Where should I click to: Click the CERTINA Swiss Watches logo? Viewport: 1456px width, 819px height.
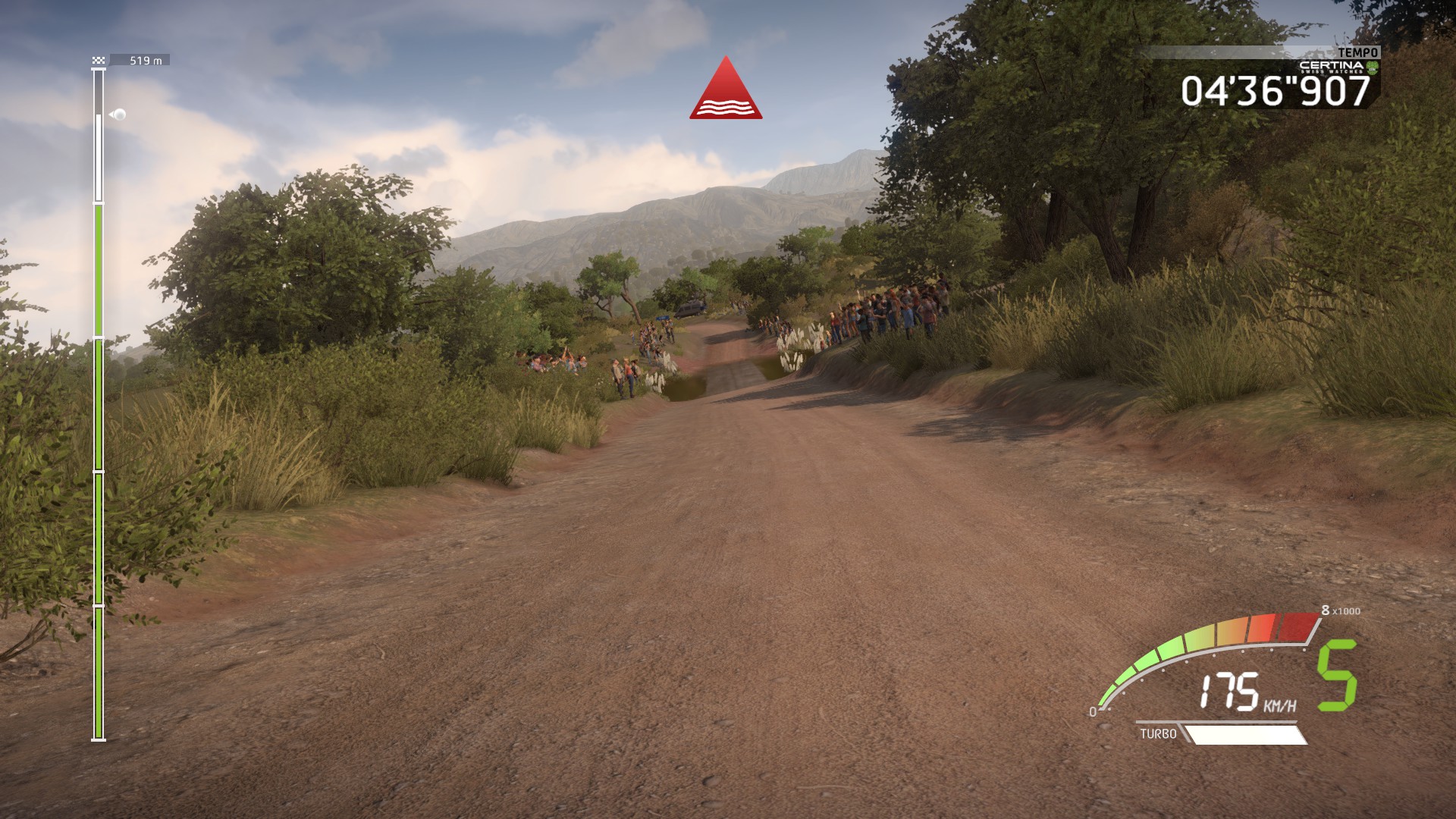1332,67
